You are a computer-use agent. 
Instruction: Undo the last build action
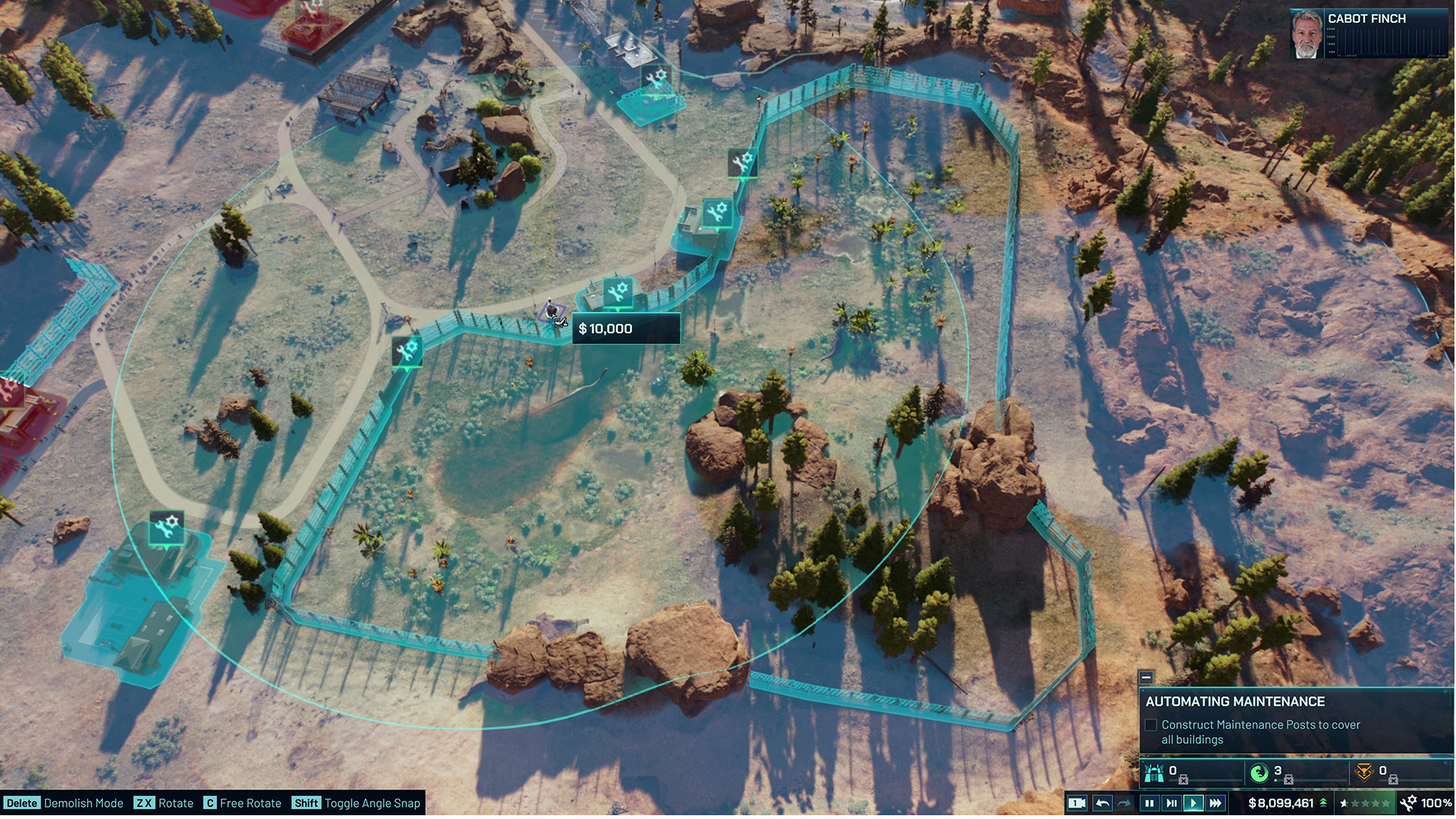[1103, 803]
